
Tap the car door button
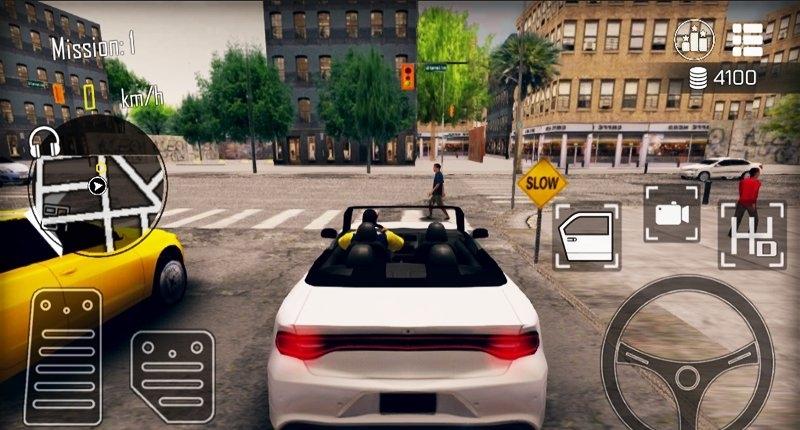586,236
